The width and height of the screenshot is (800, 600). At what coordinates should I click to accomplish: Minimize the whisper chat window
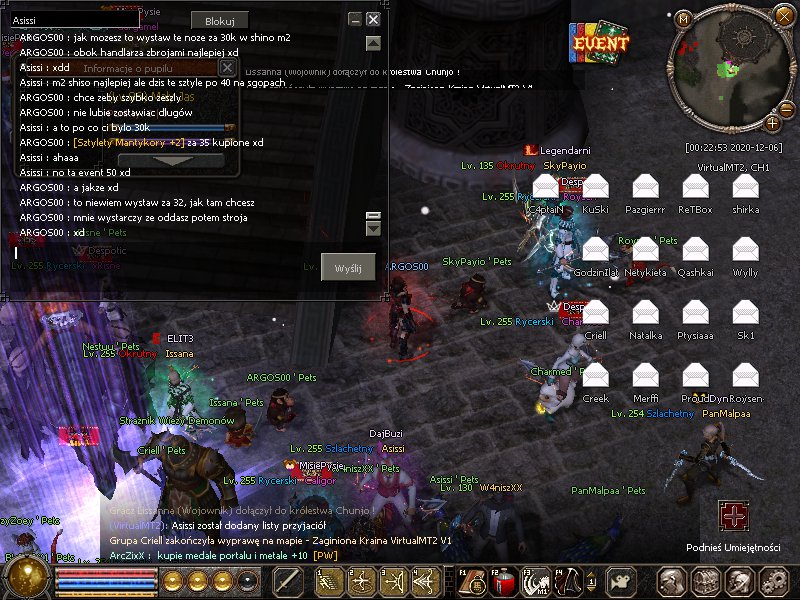[x=355, y=19]
